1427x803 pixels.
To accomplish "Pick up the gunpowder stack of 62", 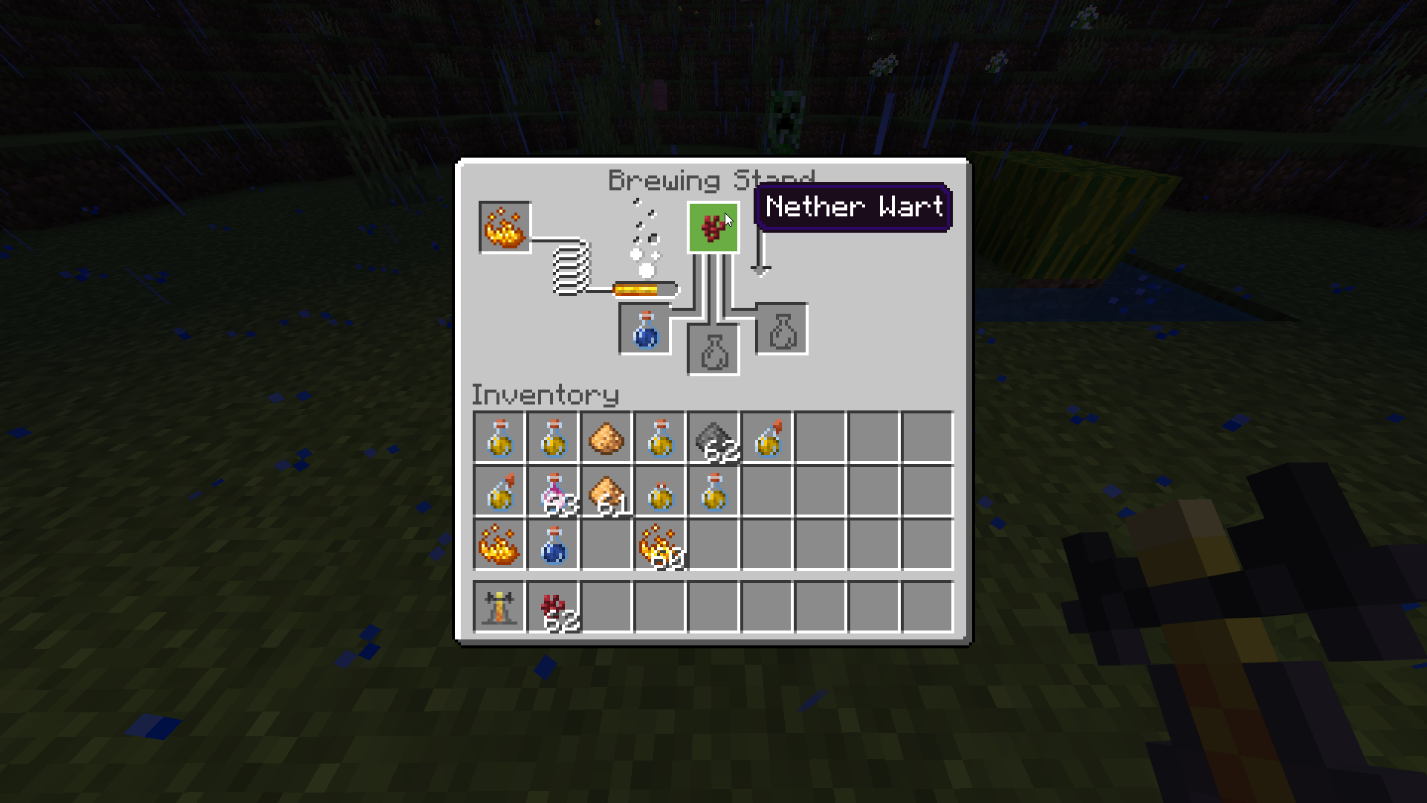I will tap(715, 437).
